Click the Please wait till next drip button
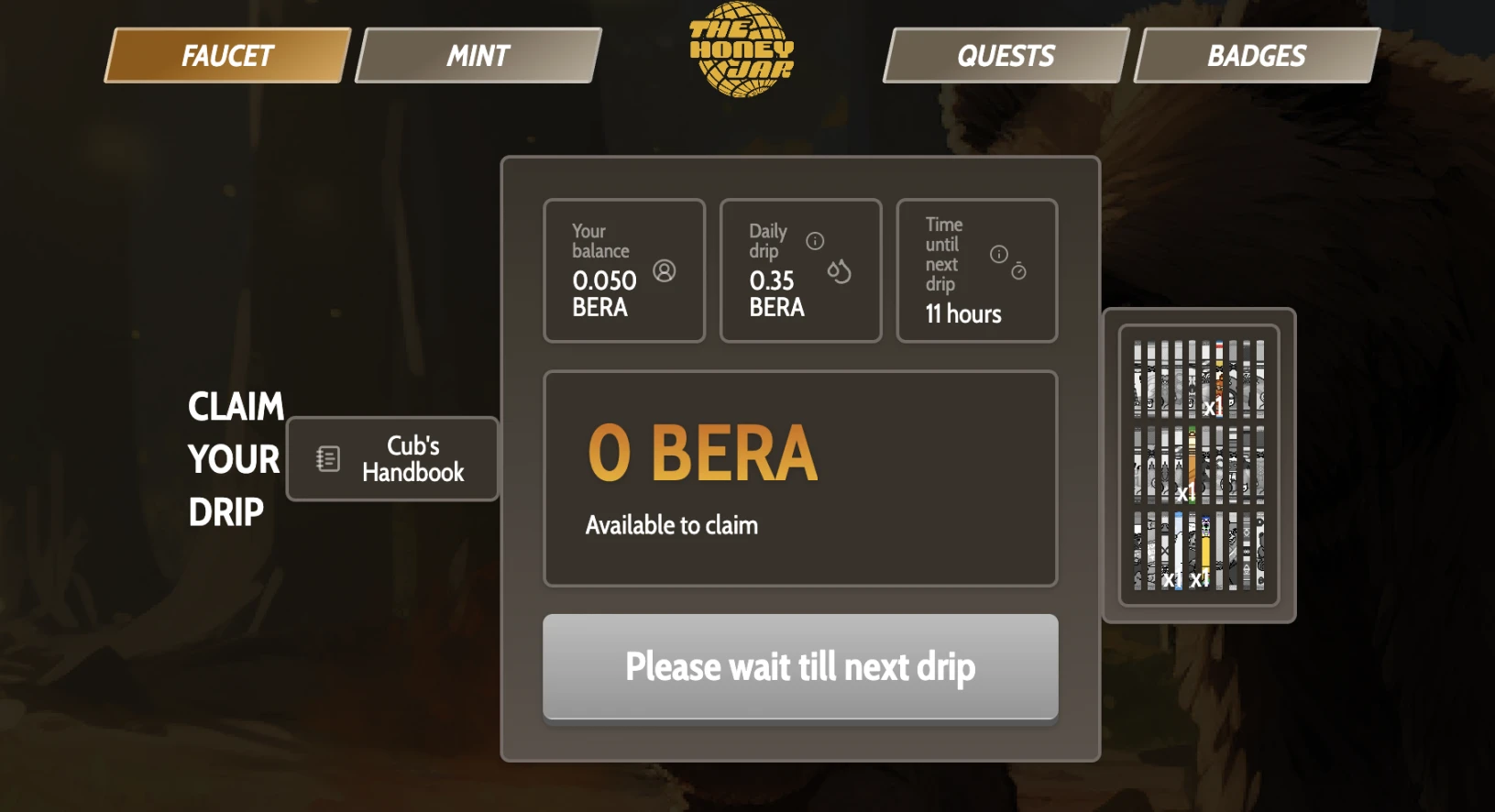Viewport: 1495px width, 812px height. pyautogui.click(x=800, y=666)
